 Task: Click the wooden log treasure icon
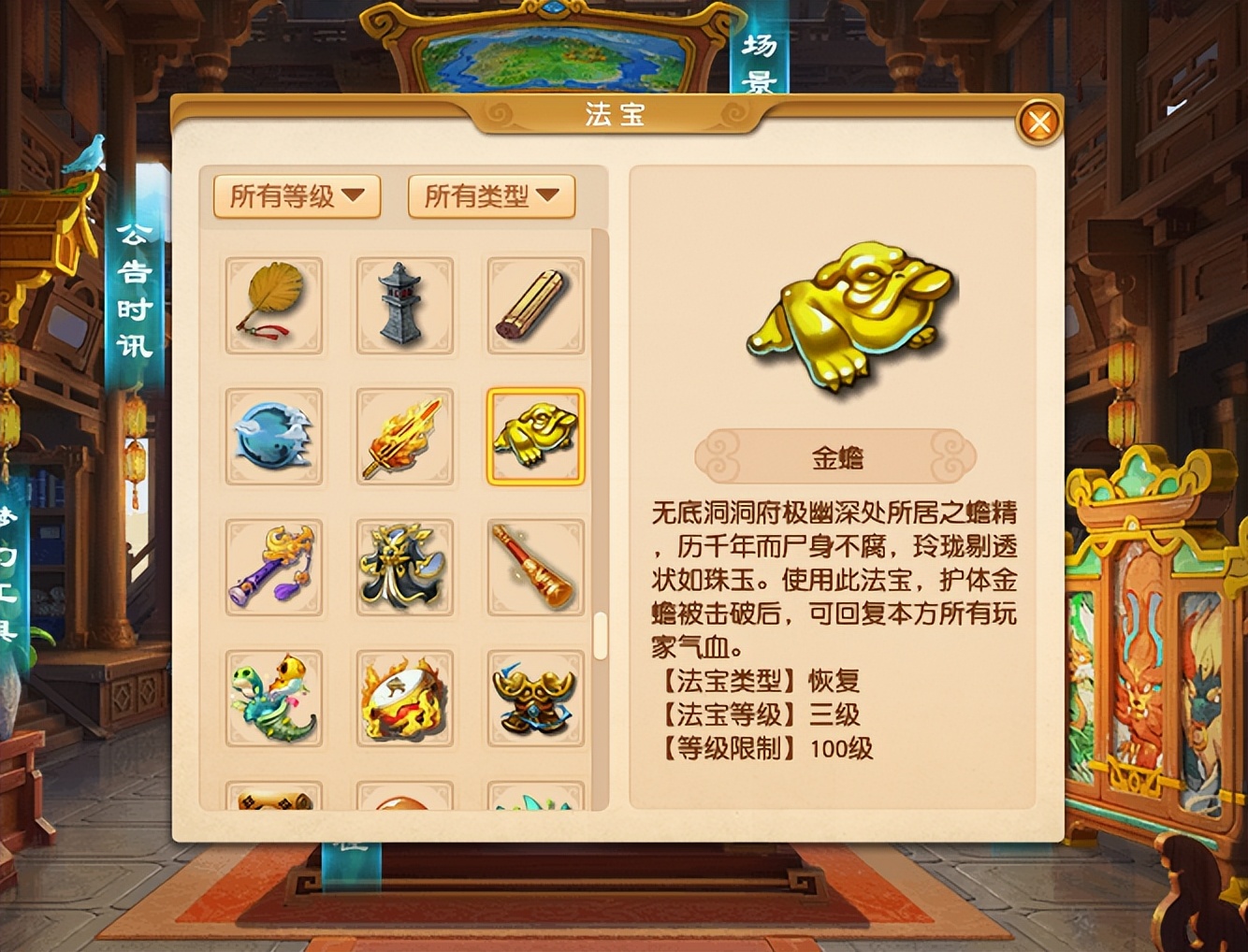pos(534,307)
